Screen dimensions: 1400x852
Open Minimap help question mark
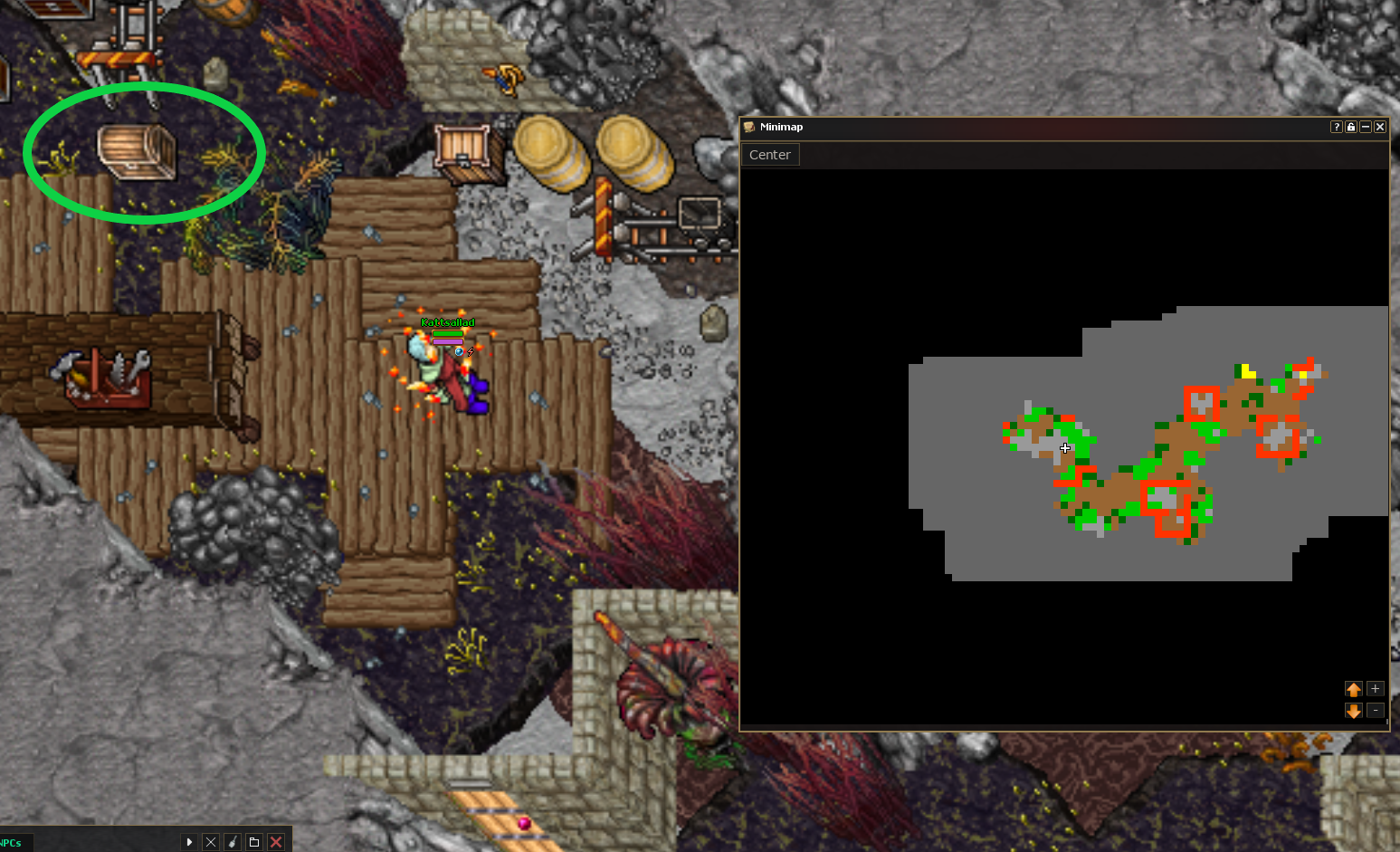1337,127
